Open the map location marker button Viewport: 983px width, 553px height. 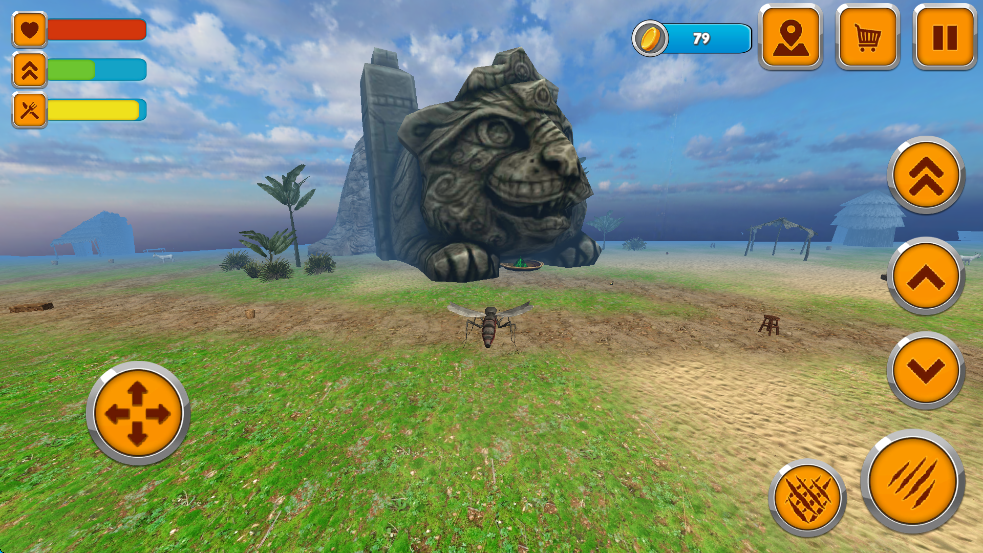790,38
